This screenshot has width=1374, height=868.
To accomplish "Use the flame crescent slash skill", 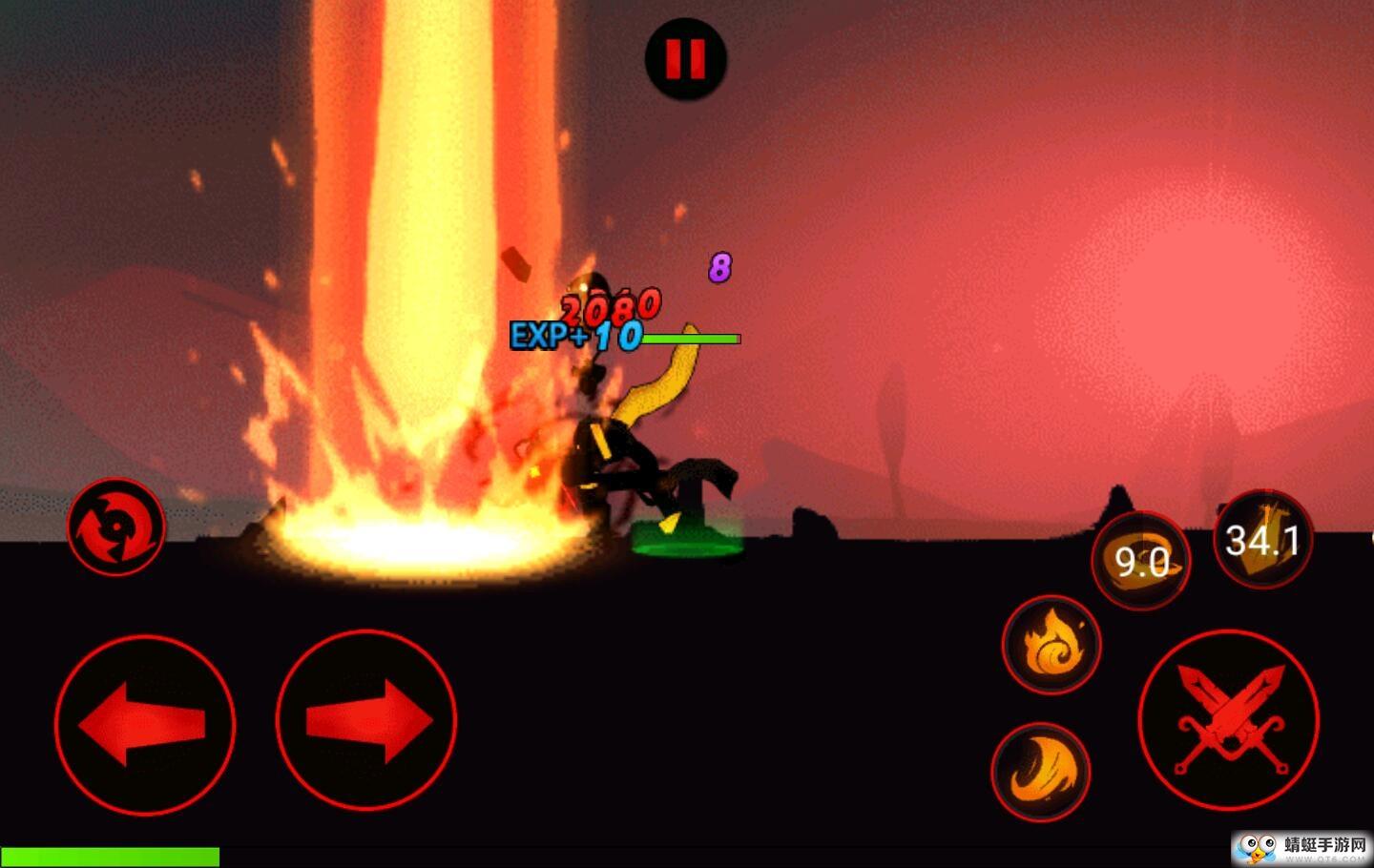I will tap(1041, 772).
